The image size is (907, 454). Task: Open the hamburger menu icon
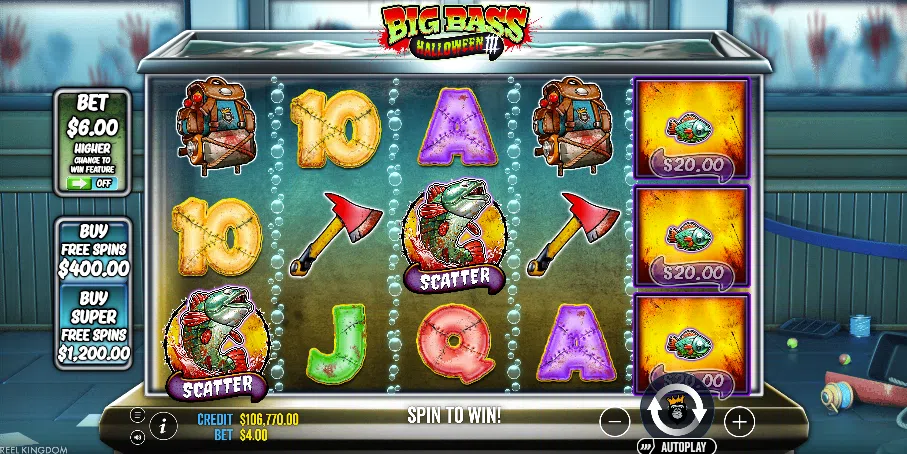pos(137,414)
